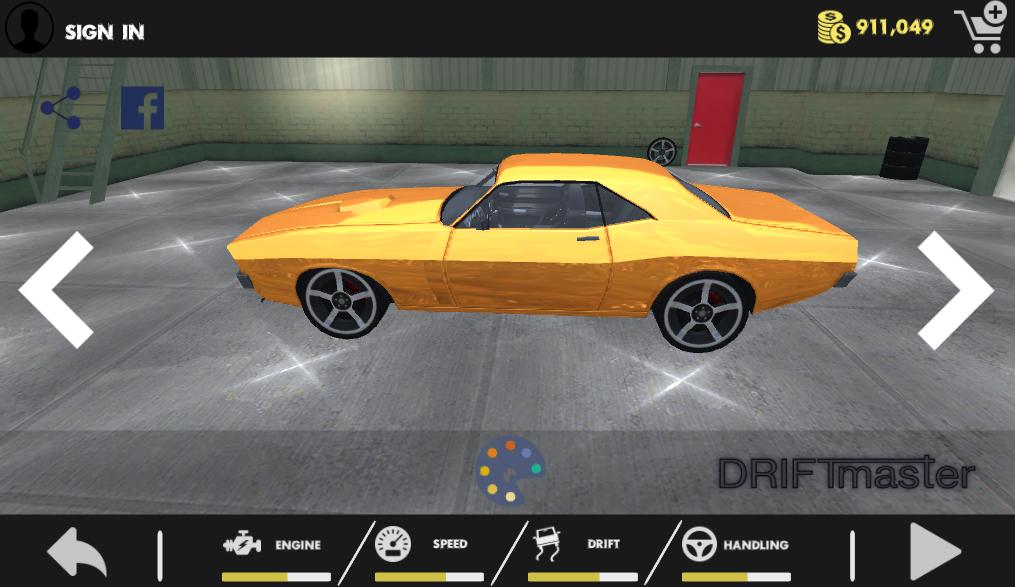
Task: Show the previous car
Action: point(57,290)
